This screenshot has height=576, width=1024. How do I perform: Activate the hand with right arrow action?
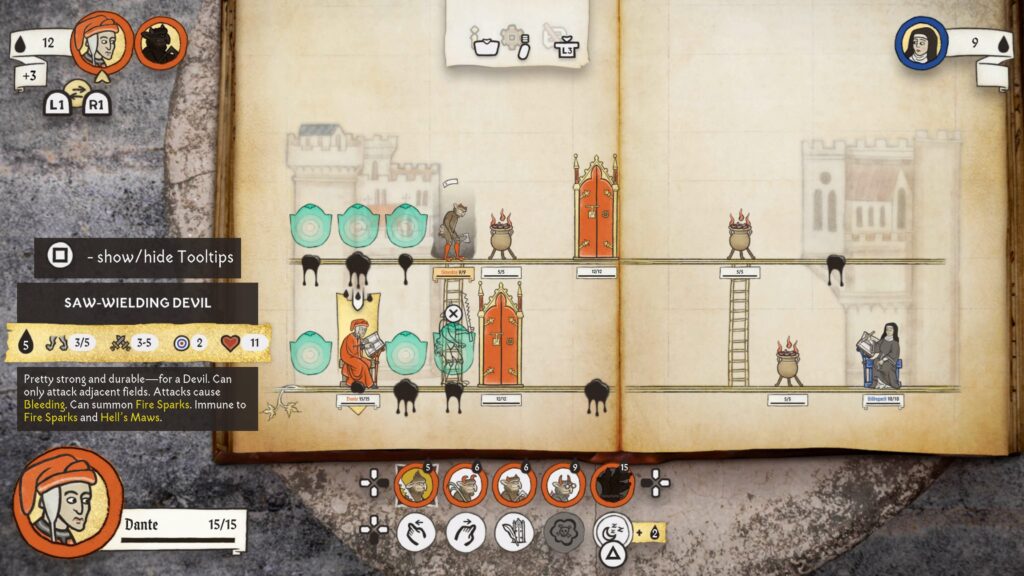tap(465, 531)
